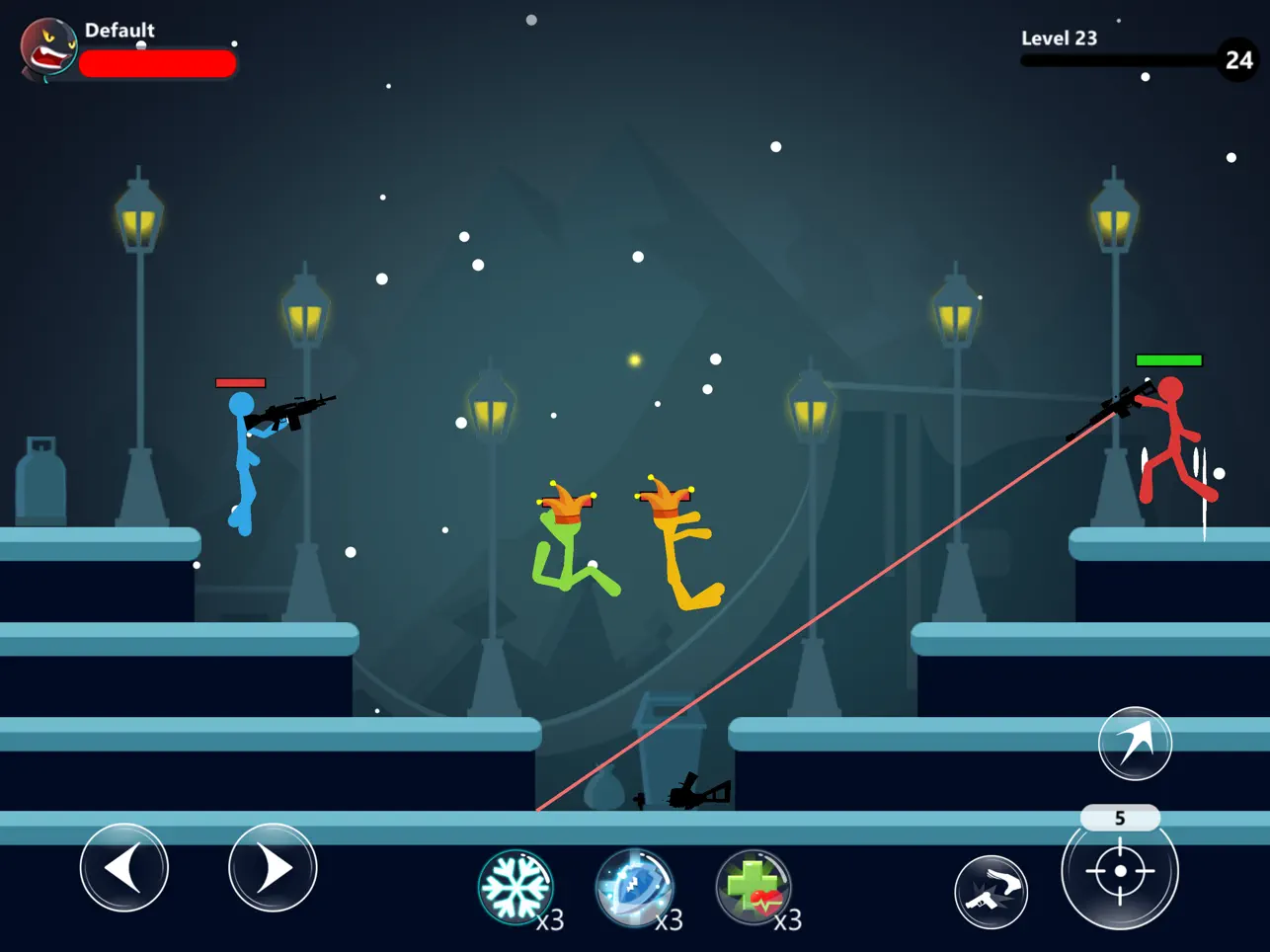Tap the dropped minigun near the trash can
Screen dimensions: 1270x952
pos(694,790)
